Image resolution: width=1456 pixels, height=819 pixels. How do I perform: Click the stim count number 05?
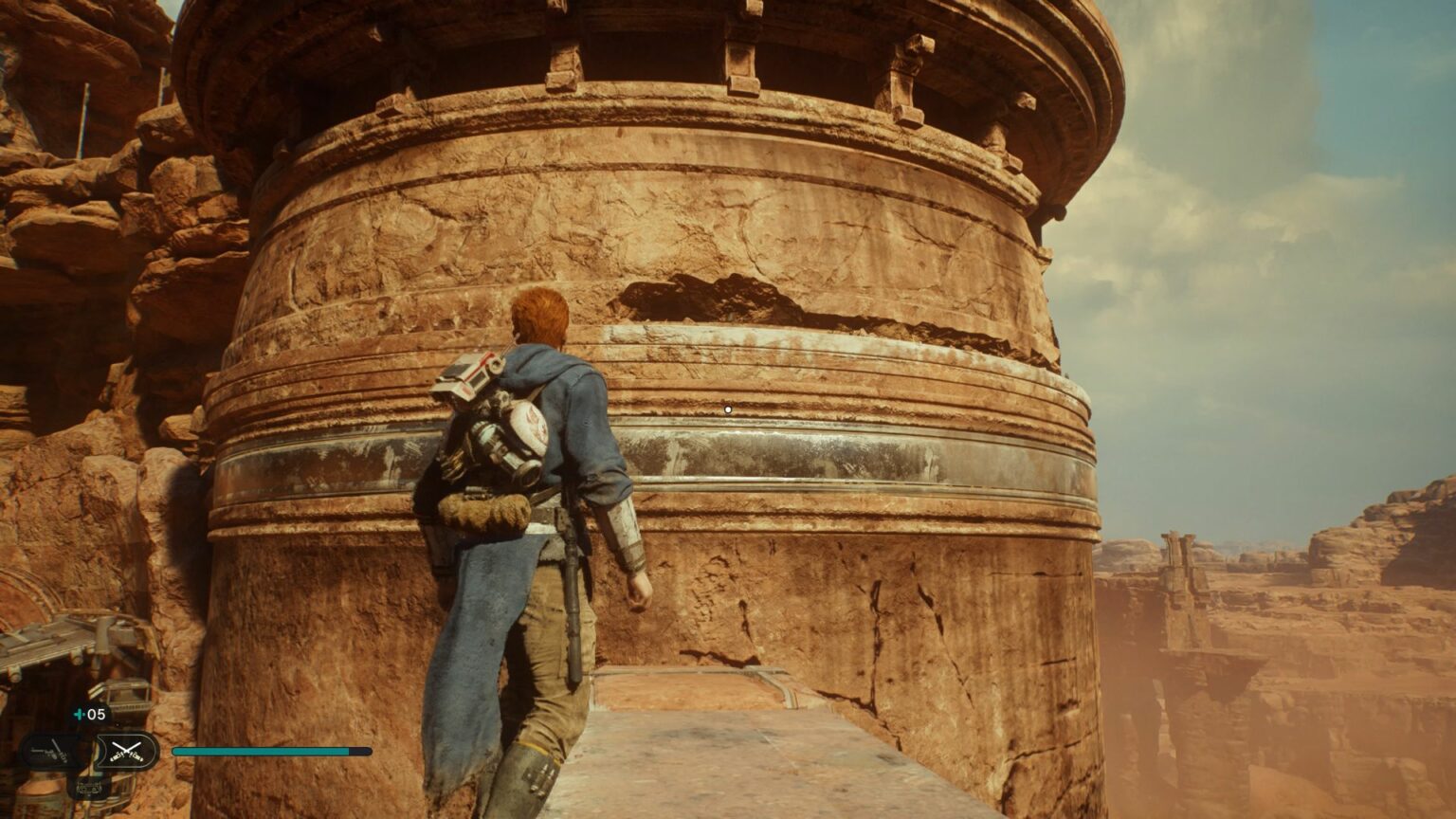[95, 714]
